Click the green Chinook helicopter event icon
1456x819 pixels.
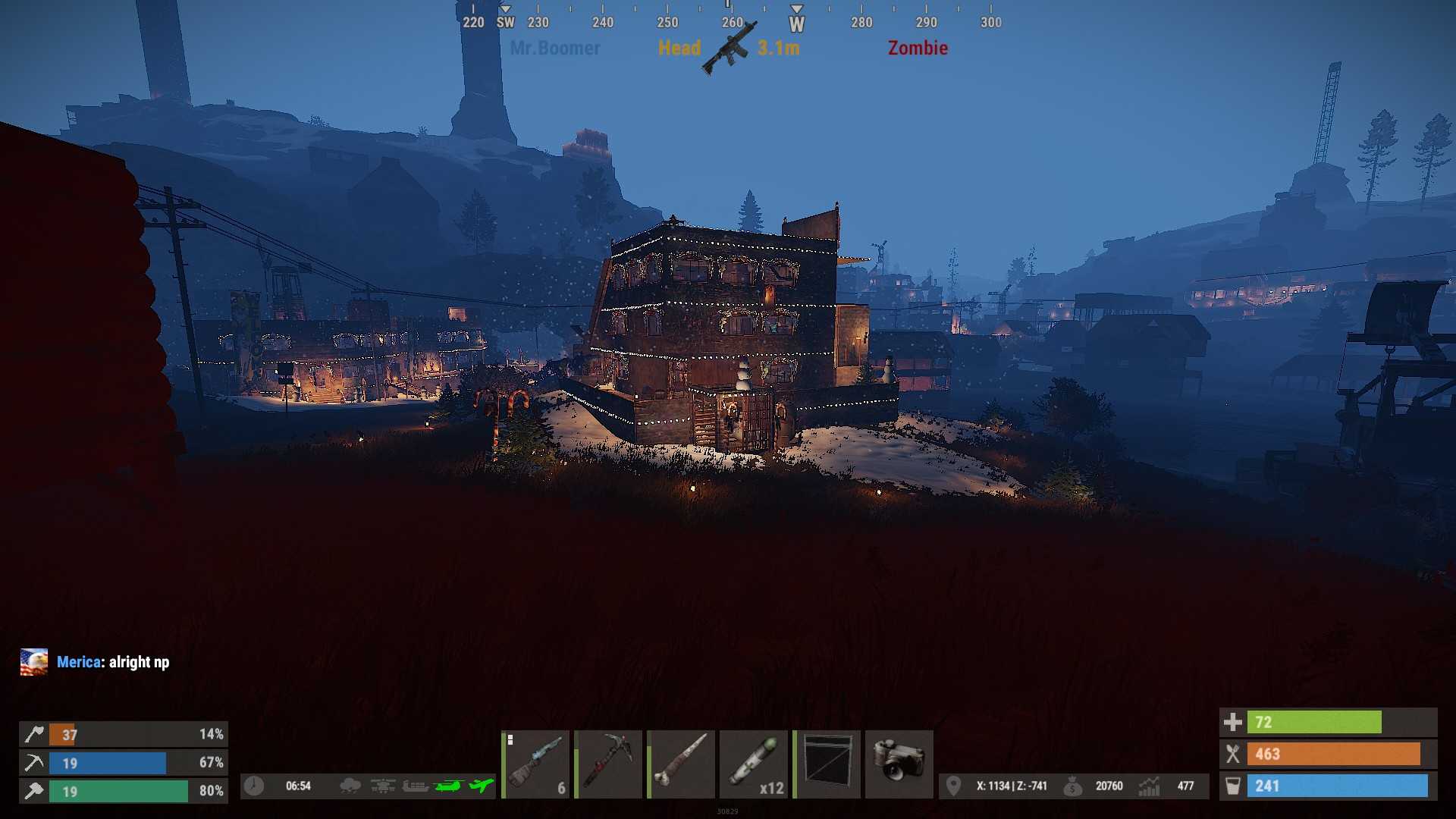pos(449,786)
